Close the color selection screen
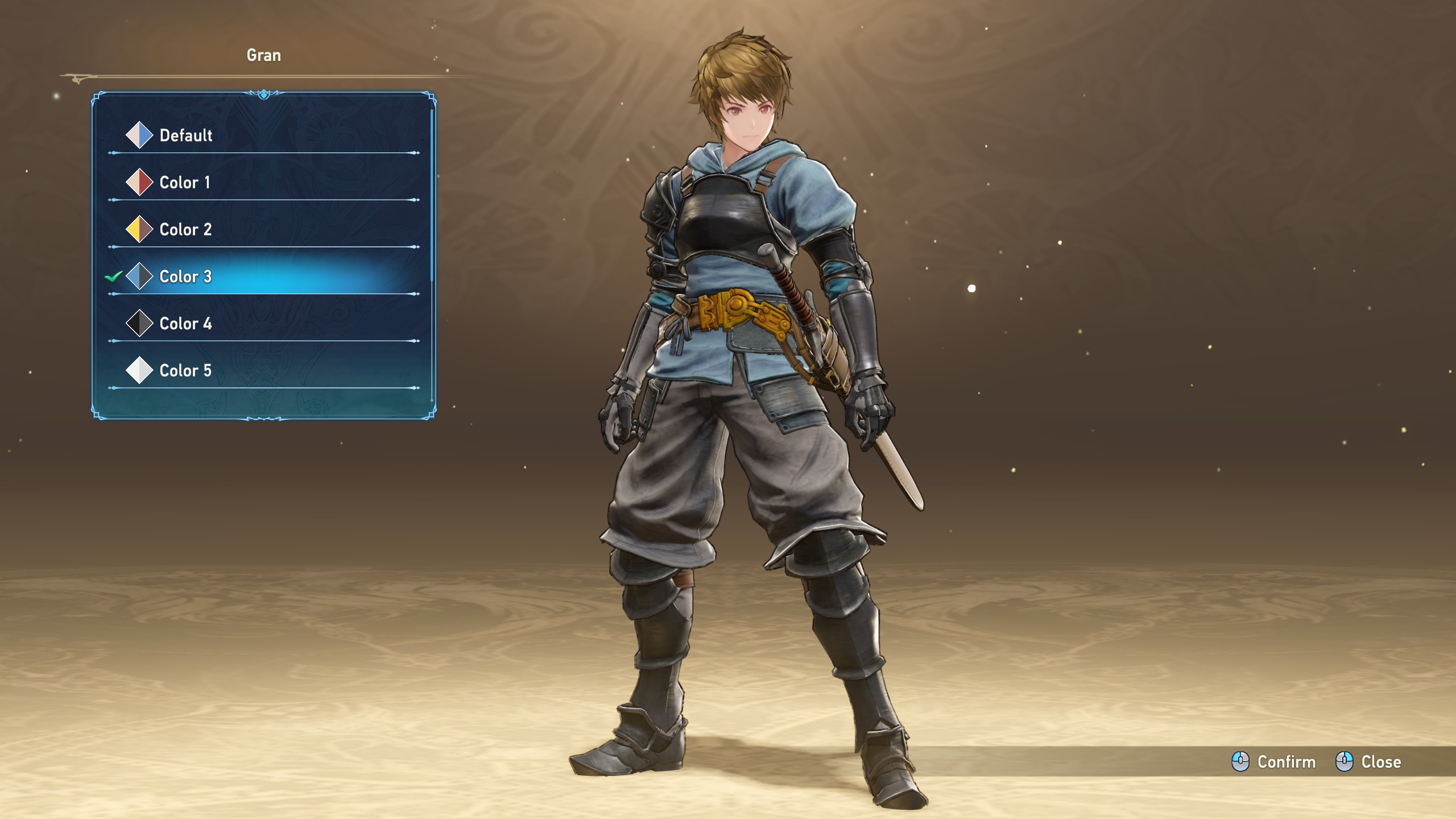The height and width of the screenshot is (819, 1456). (x=1368, y=762)
